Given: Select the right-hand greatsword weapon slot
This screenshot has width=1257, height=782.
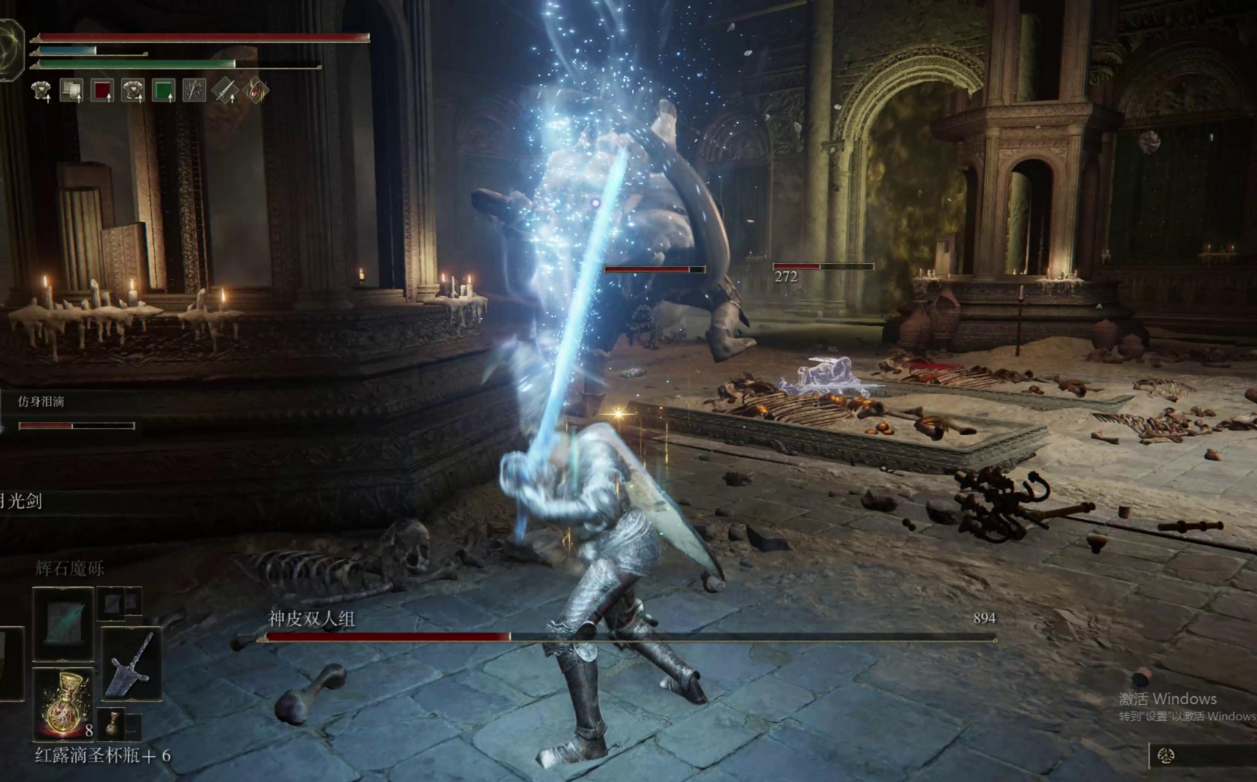Looking at the screenshot, I should 131,663.
